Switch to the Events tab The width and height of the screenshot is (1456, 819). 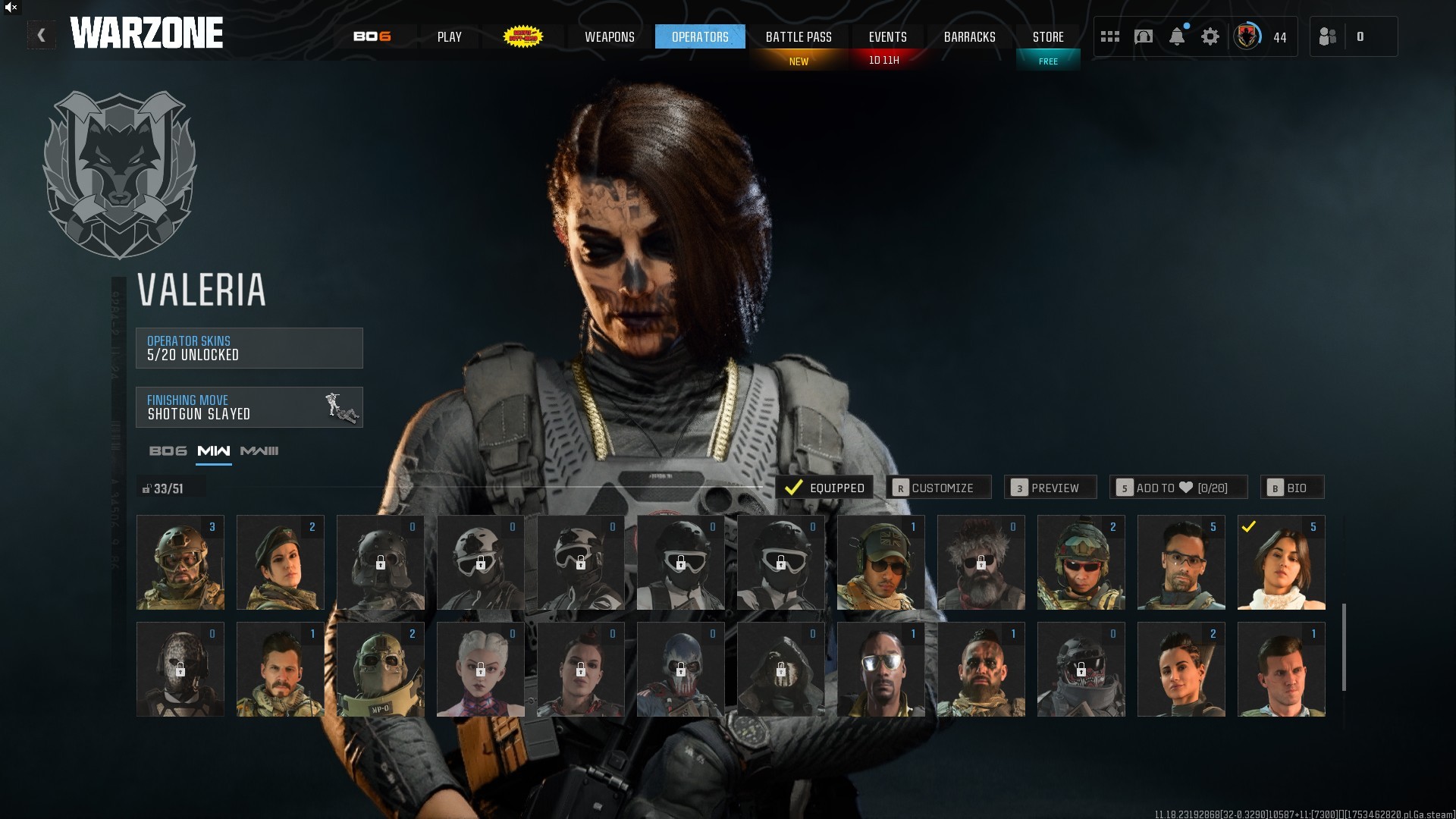pyautogui.click(x=887, y=36)
